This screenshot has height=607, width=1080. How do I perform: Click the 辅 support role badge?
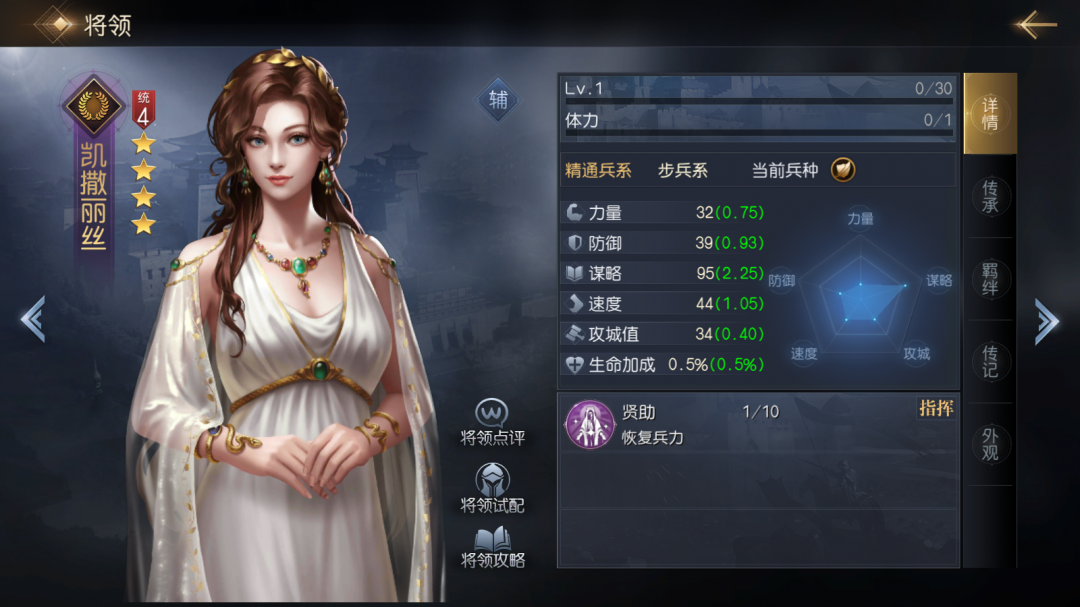pyautogui.click(x=497, y=100)
